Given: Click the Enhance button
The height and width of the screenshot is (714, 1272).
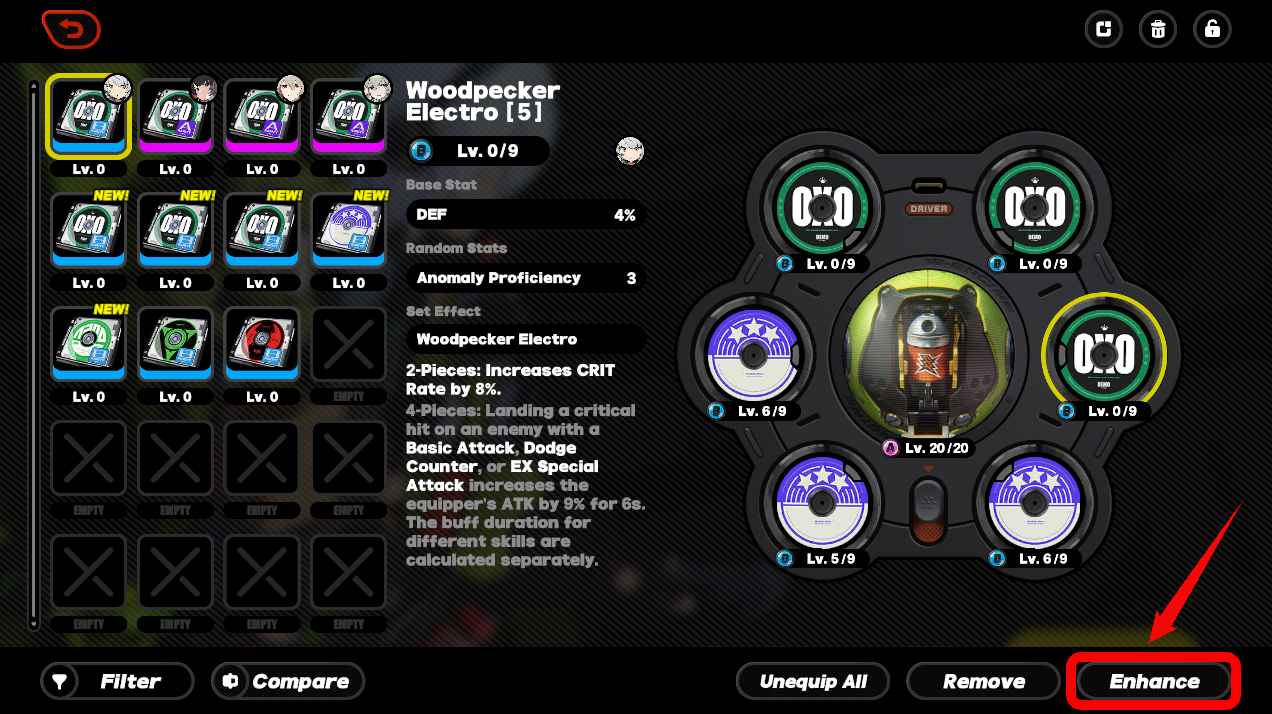Looking at the screenshot, I should tap(1154, 682).
